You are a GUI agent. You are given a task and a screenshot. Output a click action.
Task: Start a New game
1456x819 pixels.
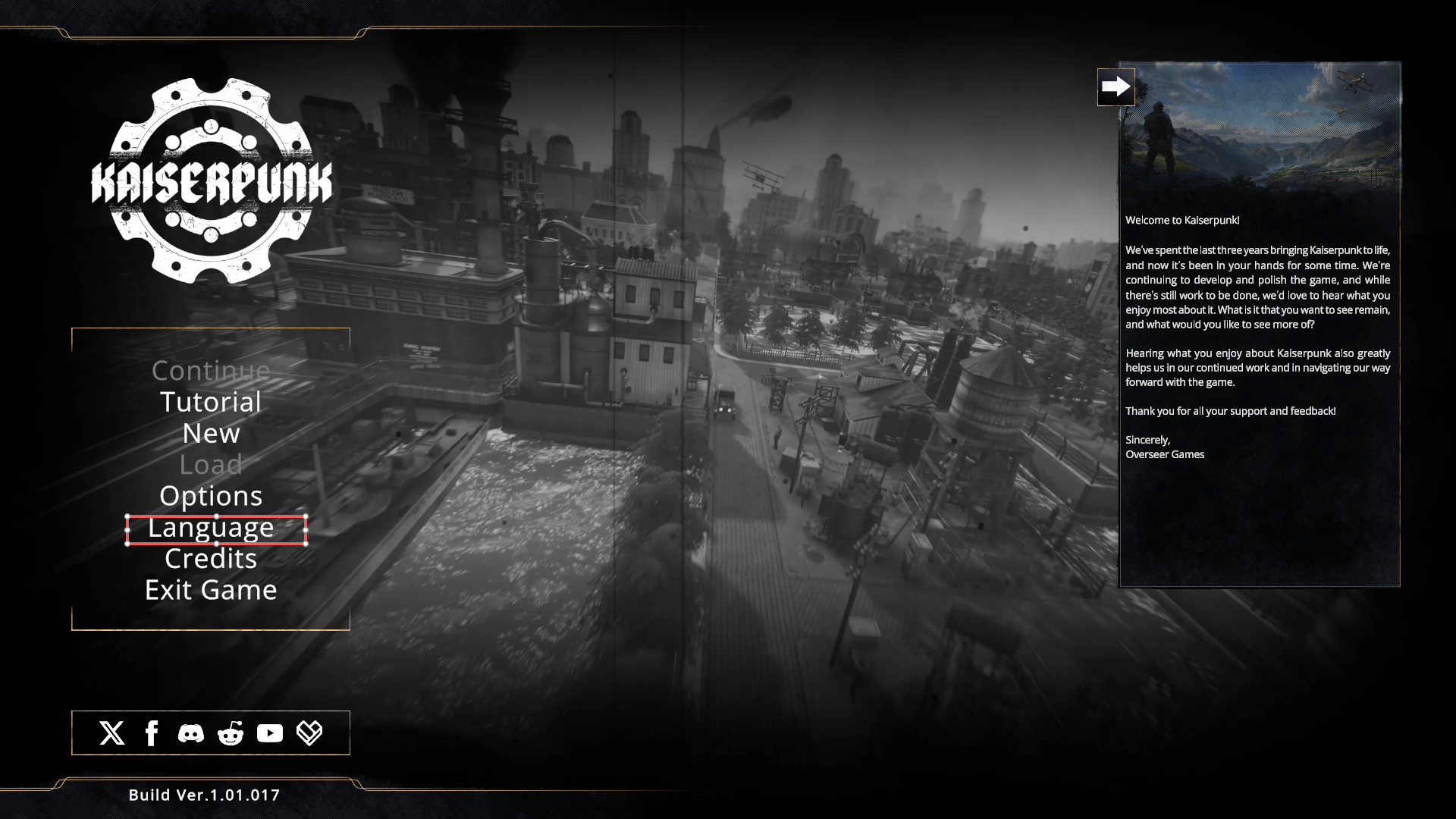click(211, 433)
